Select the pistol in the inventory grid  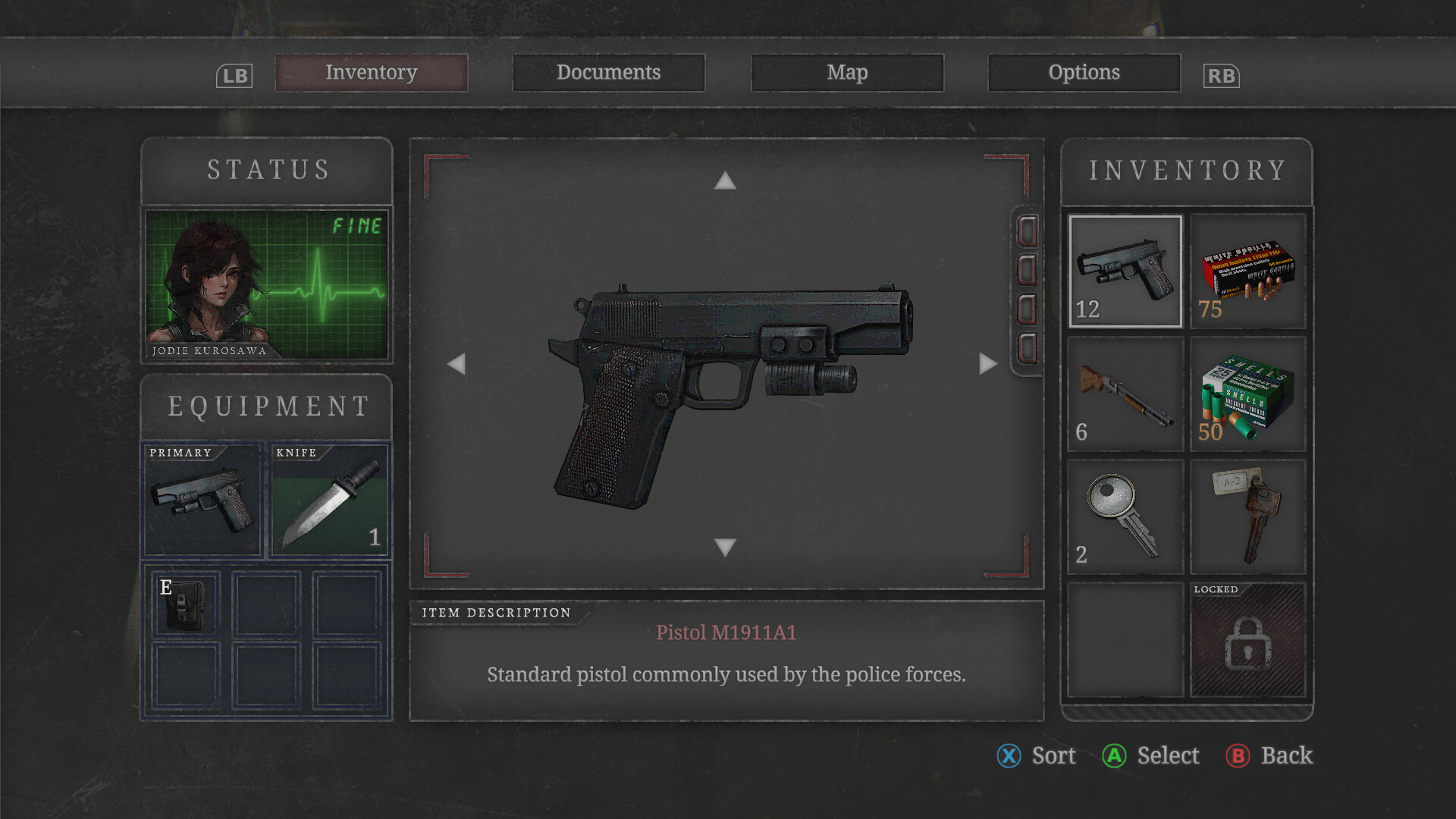1125,271
